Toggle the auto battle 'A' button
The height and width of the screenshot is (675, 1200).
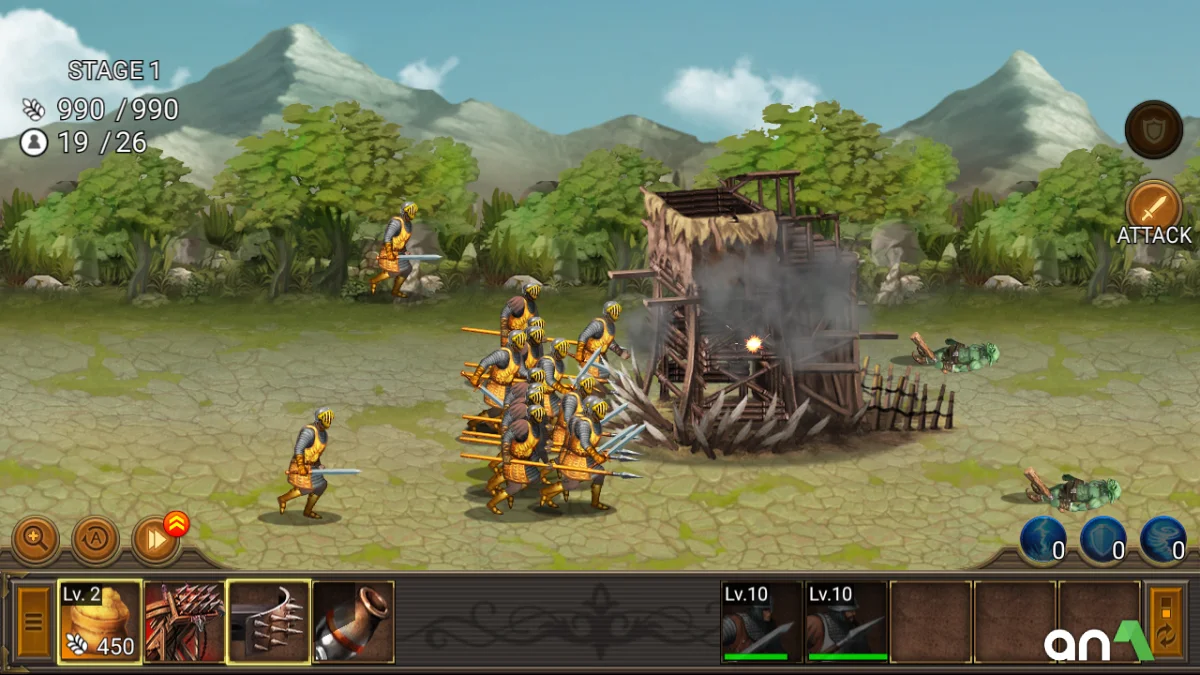pos(96,540)
